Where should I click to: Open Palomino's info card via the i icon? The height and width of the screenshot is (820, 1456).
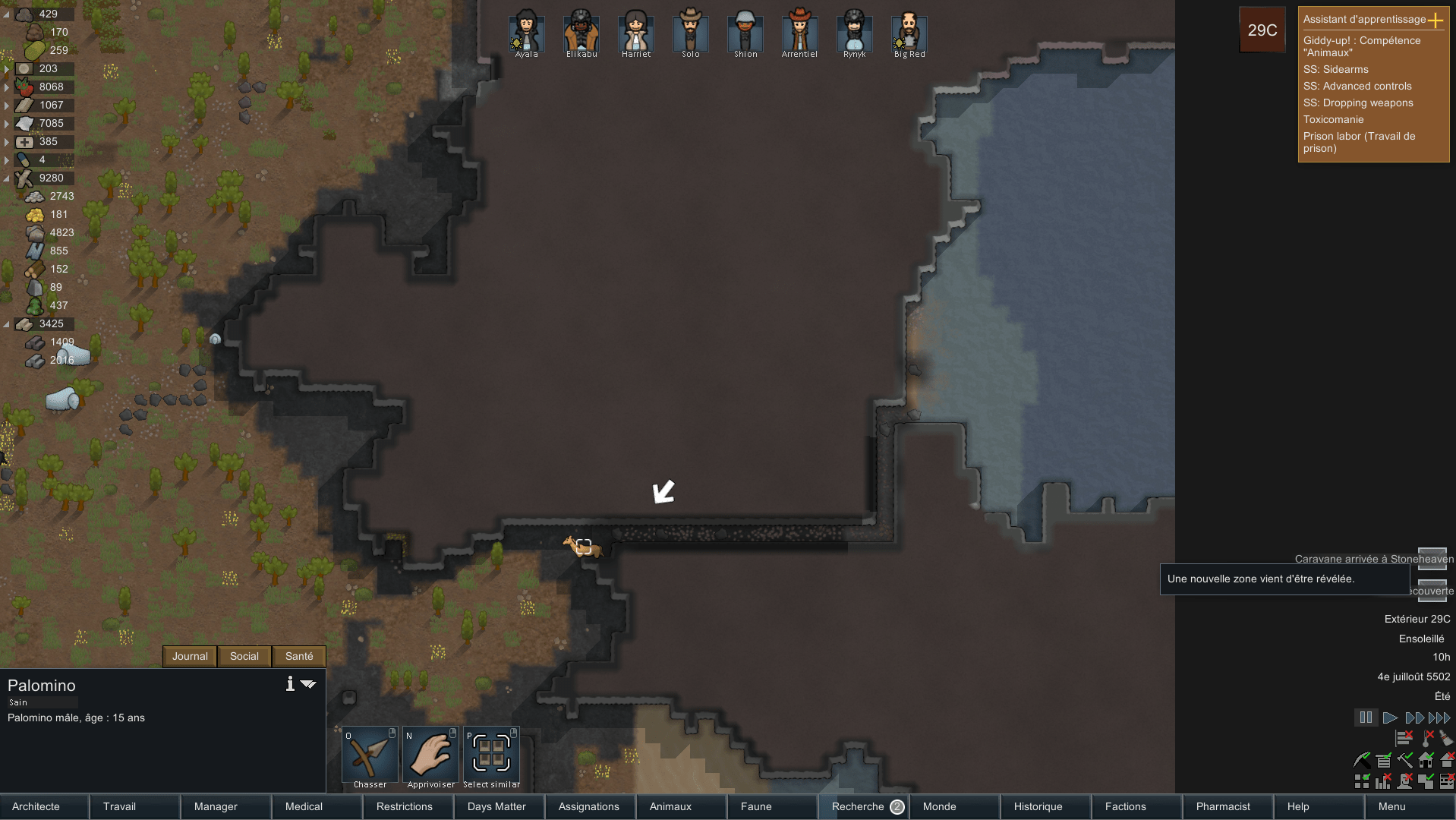click(289, 683)
